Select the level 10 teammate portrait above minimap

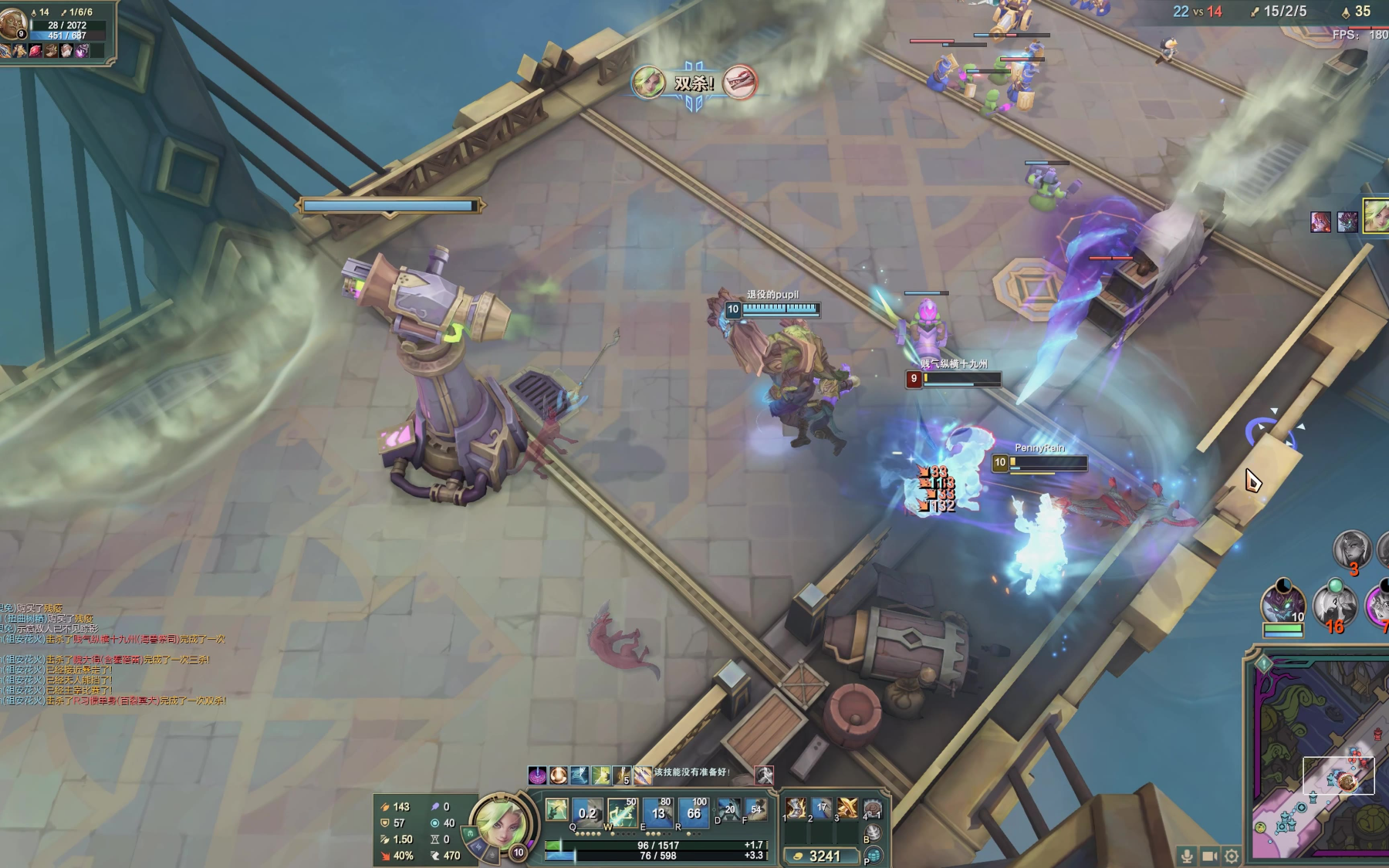coord(1283,603)
